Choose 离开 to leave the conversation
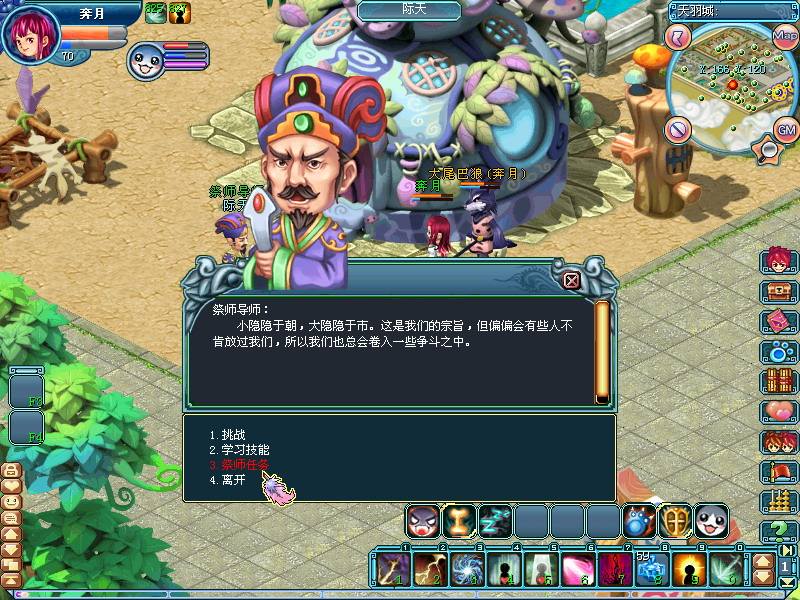The height and width of the screenshot is (600, 800). tap(232, 480)
